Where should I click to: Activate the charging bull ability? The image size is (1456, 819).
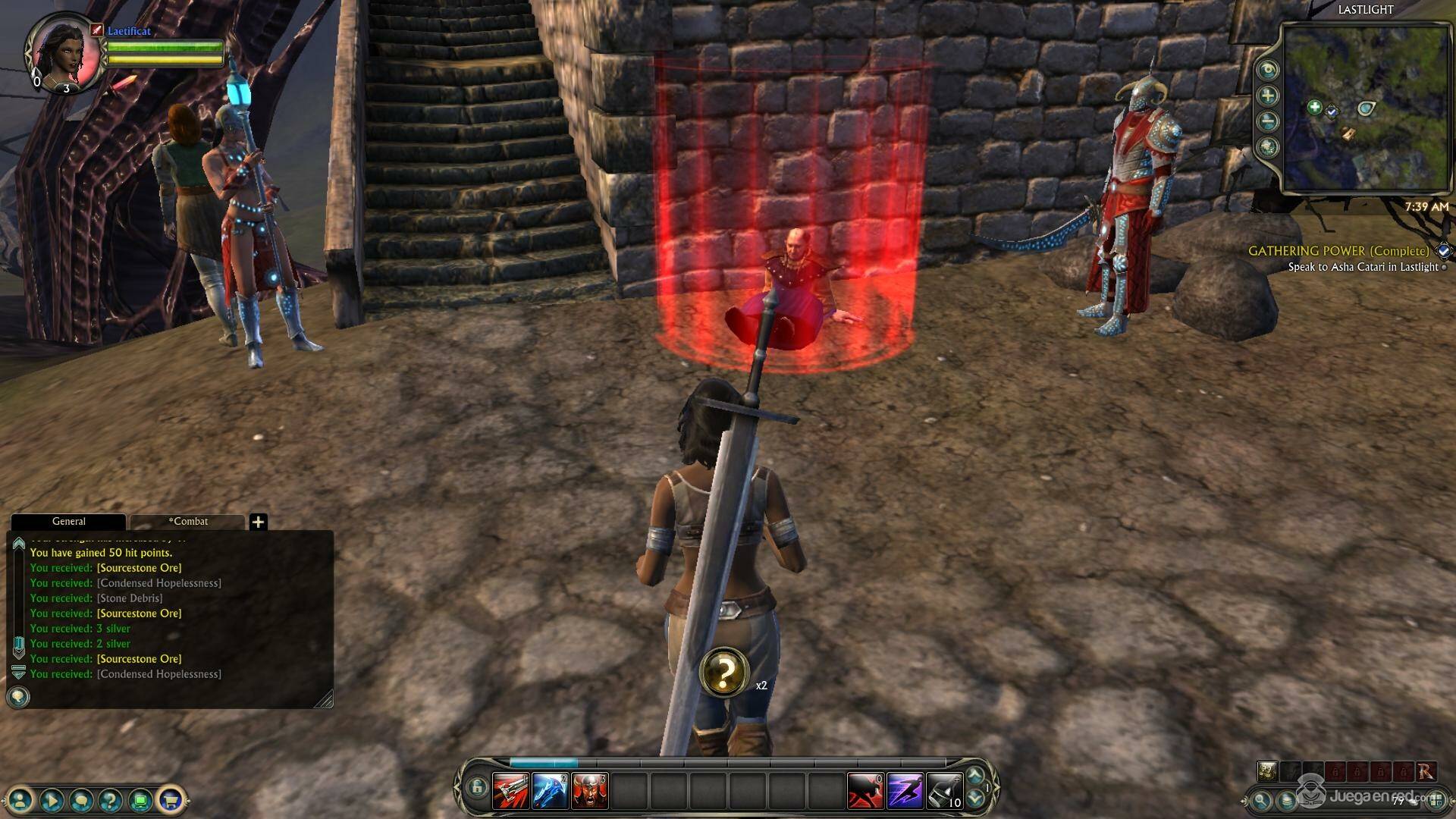click(865, 791)
